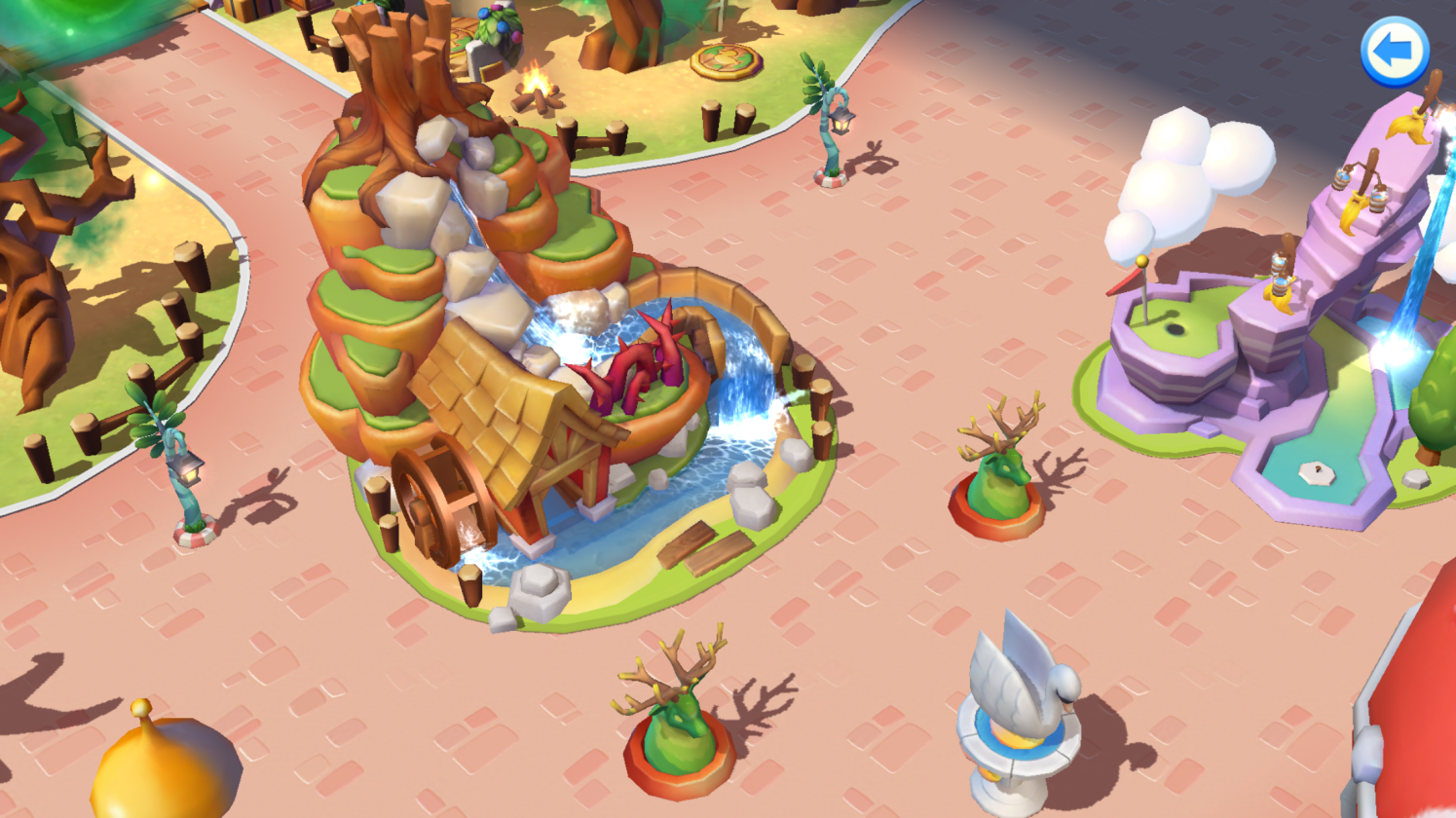Click the blue back arrow button

1394,51
